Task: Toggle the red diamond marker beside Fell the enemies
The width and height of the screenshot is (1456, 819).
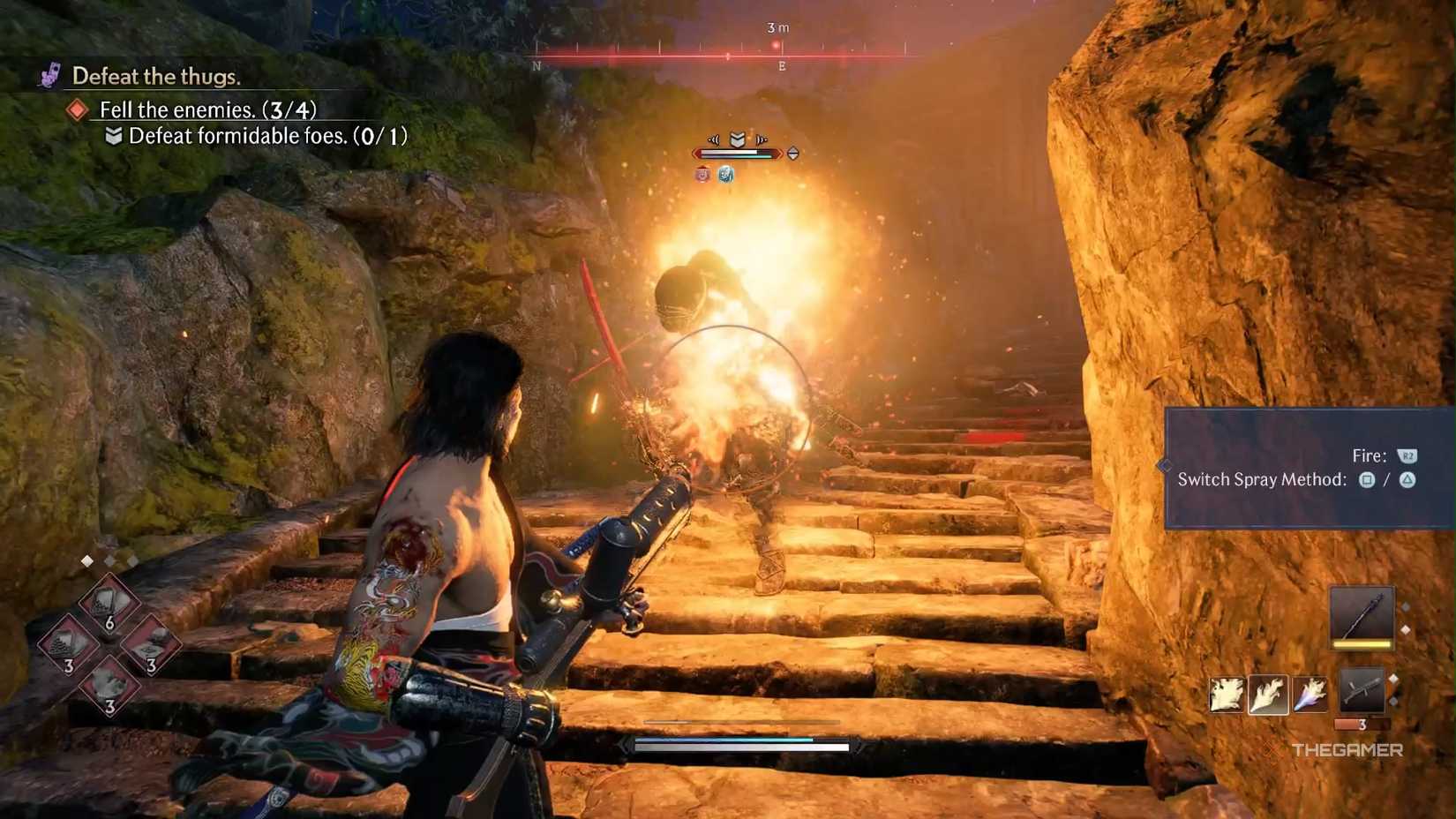Action: coord(78,109)
